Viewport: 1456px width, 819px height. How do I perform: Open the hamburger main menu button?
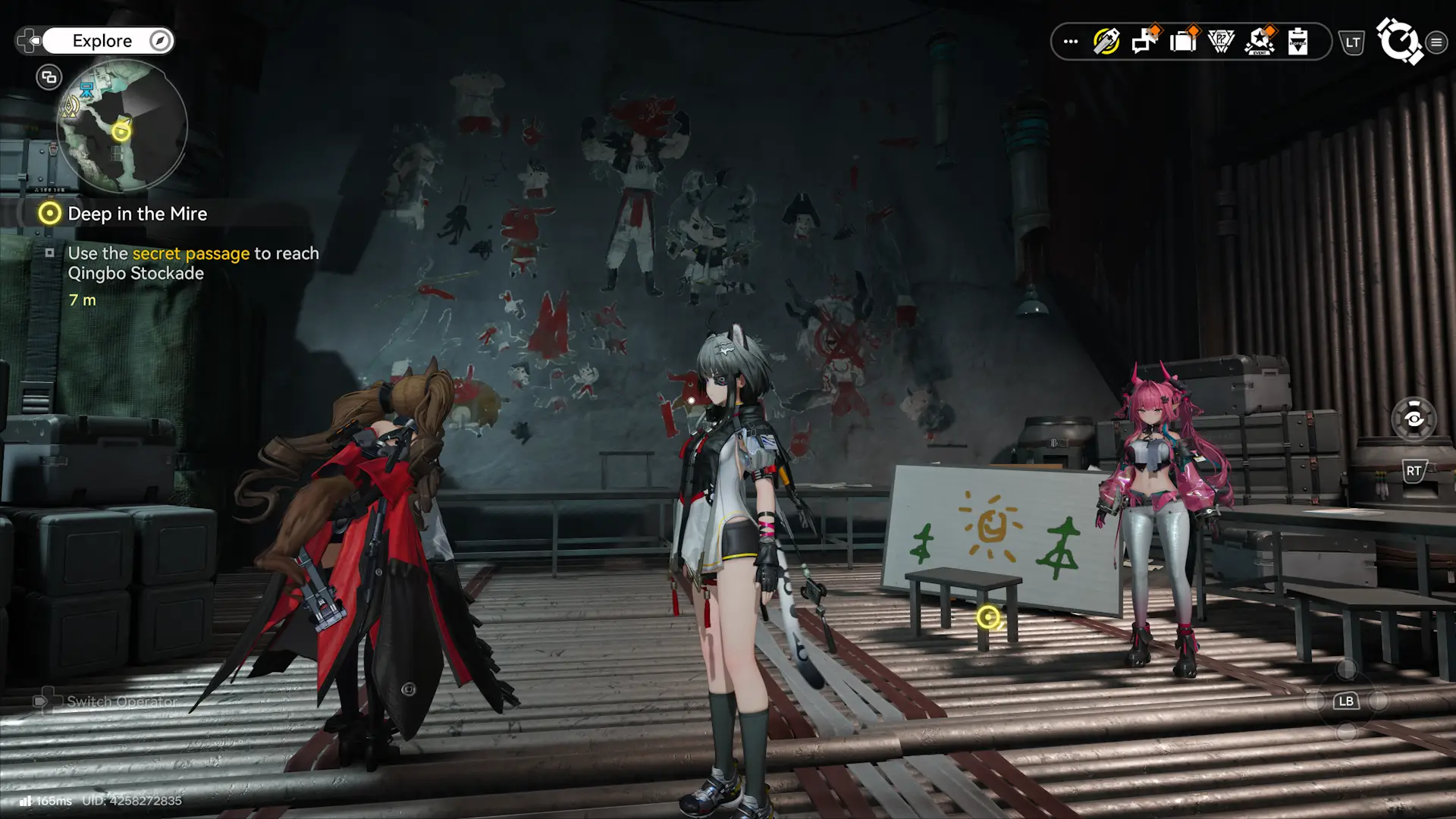tap(1436, 42)
